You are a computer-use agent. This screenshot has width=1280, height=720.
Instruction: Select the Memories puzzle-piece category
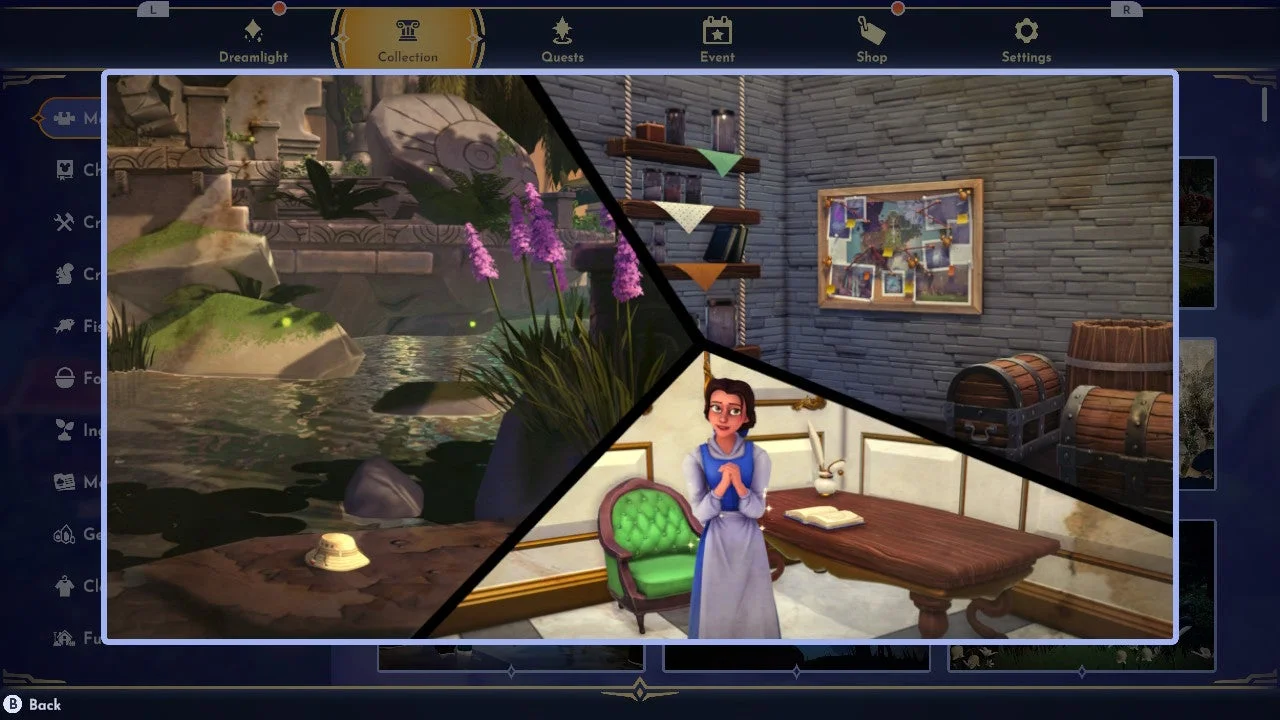click(70, 118)
